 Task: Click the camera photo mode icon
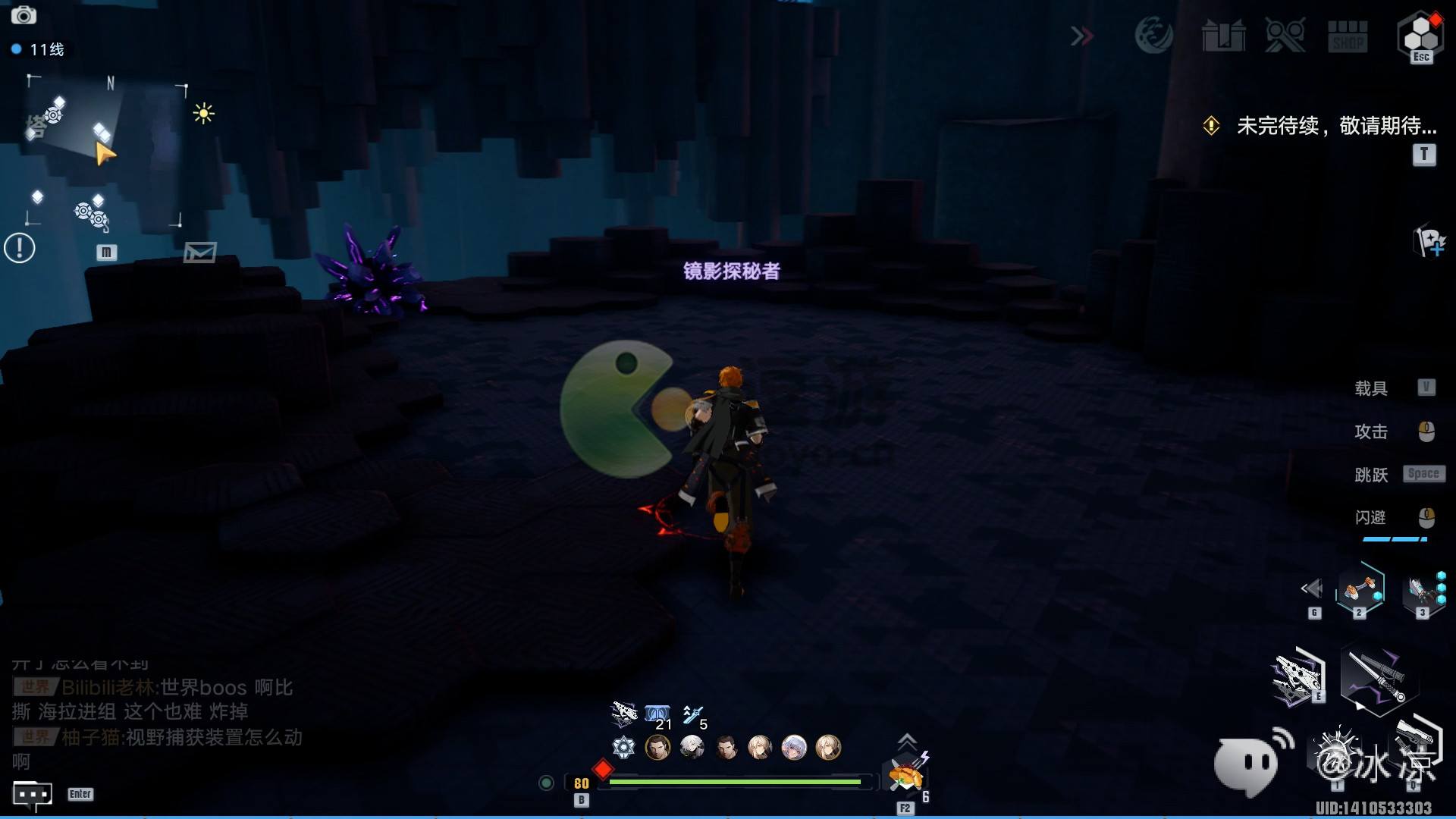(24, 15)
